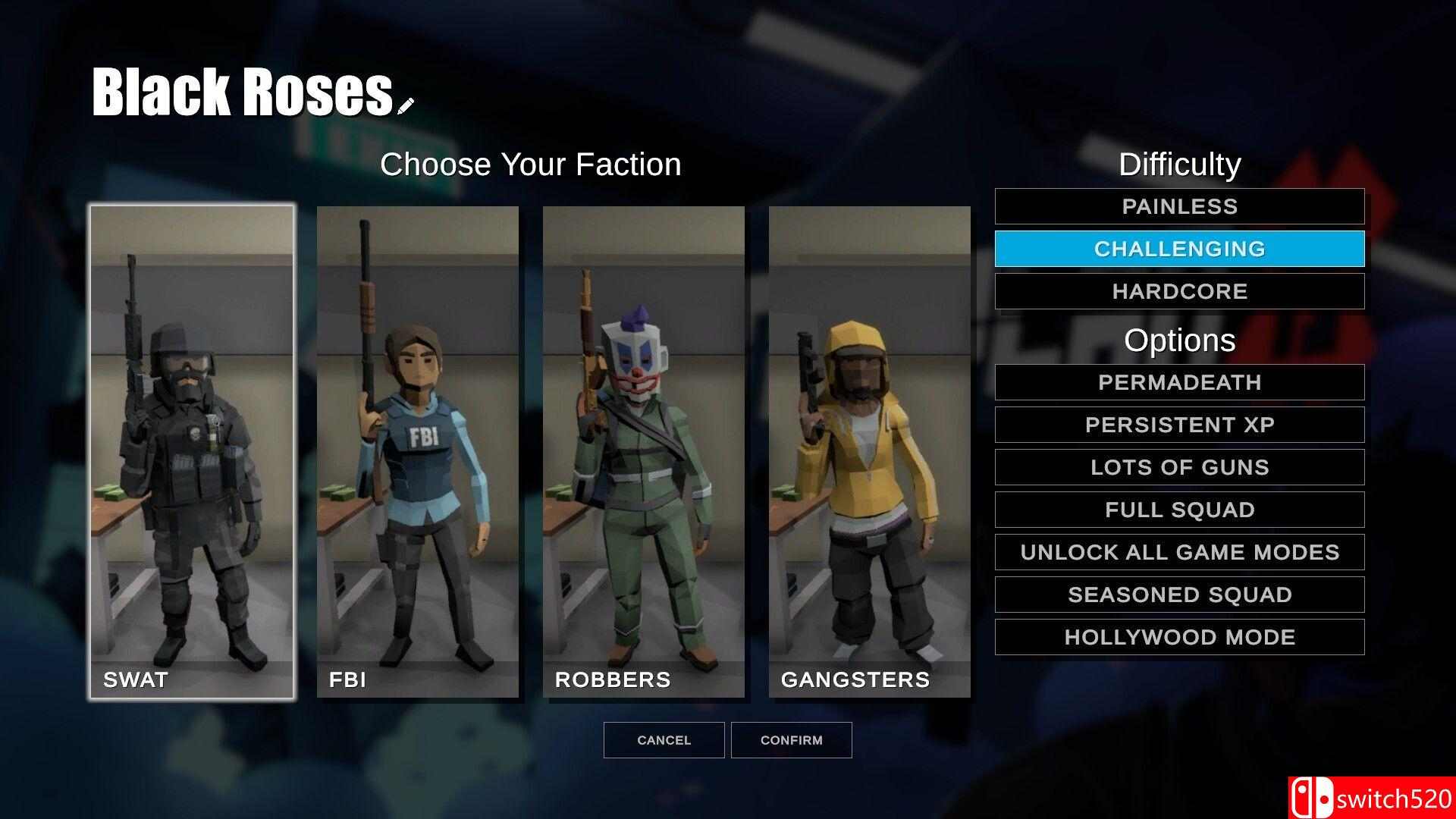Enable the Full Squad option

tap(1179, 510)
